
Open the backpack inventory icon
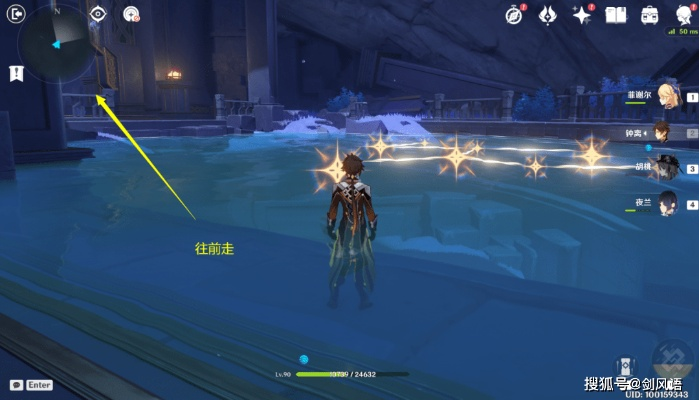[649, 15]
